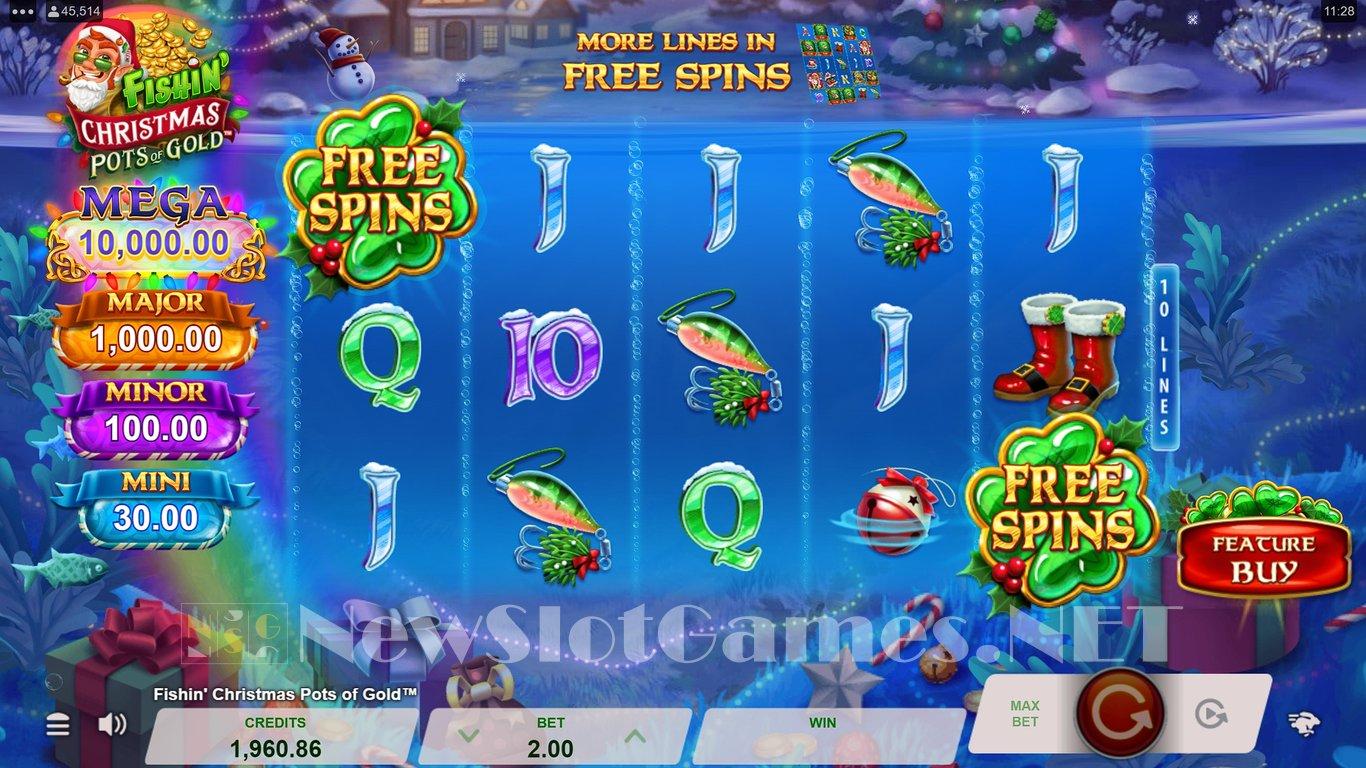Lower the bet with the down arrow

(x=463, y=736)
